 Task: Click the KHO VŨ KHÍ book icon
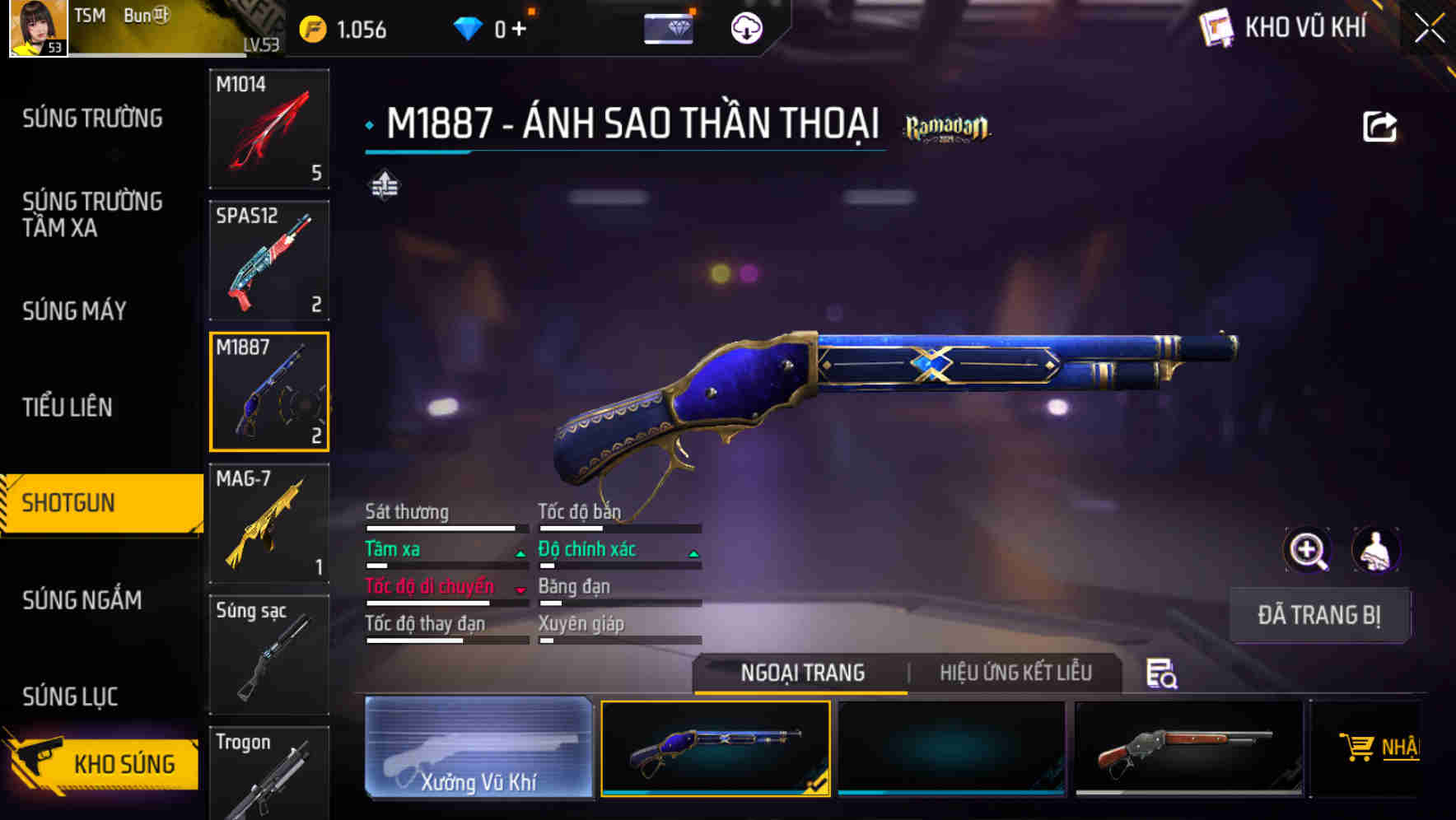click(x=1215, y=26)
